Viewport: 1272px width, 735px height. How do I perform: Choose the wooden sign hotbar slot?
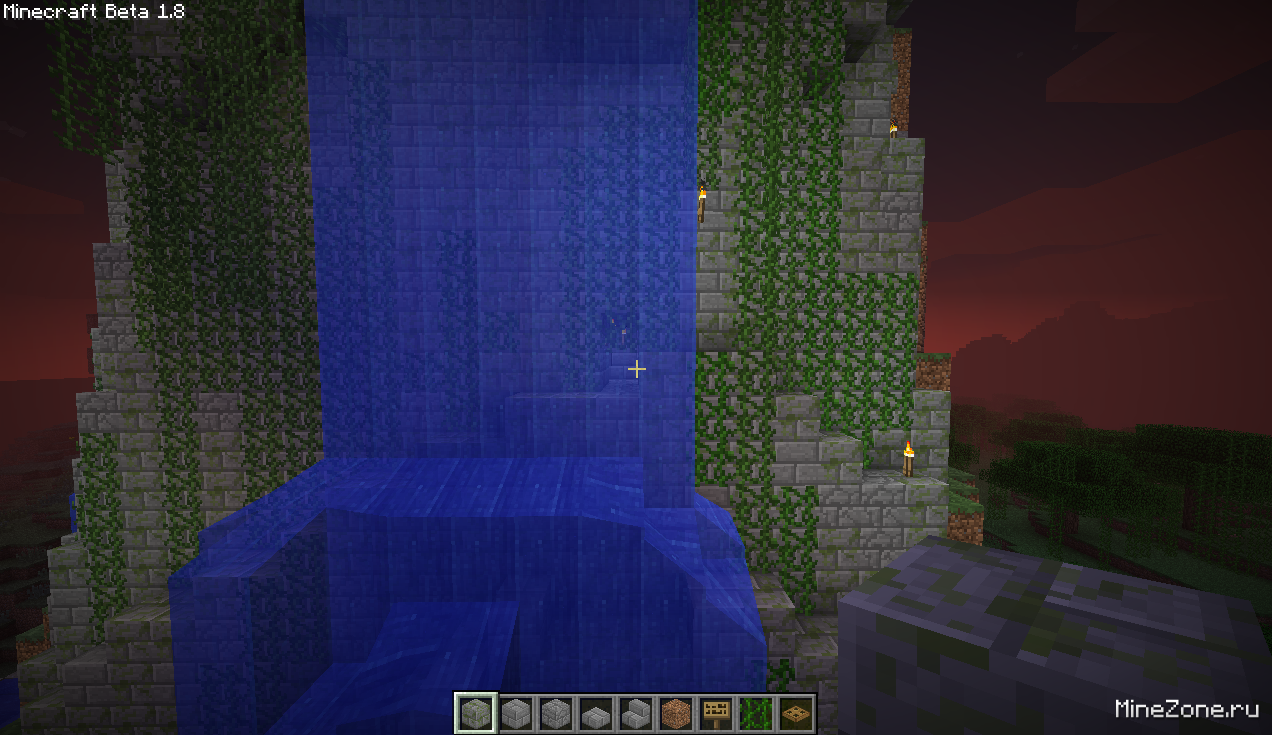(715, 714)
